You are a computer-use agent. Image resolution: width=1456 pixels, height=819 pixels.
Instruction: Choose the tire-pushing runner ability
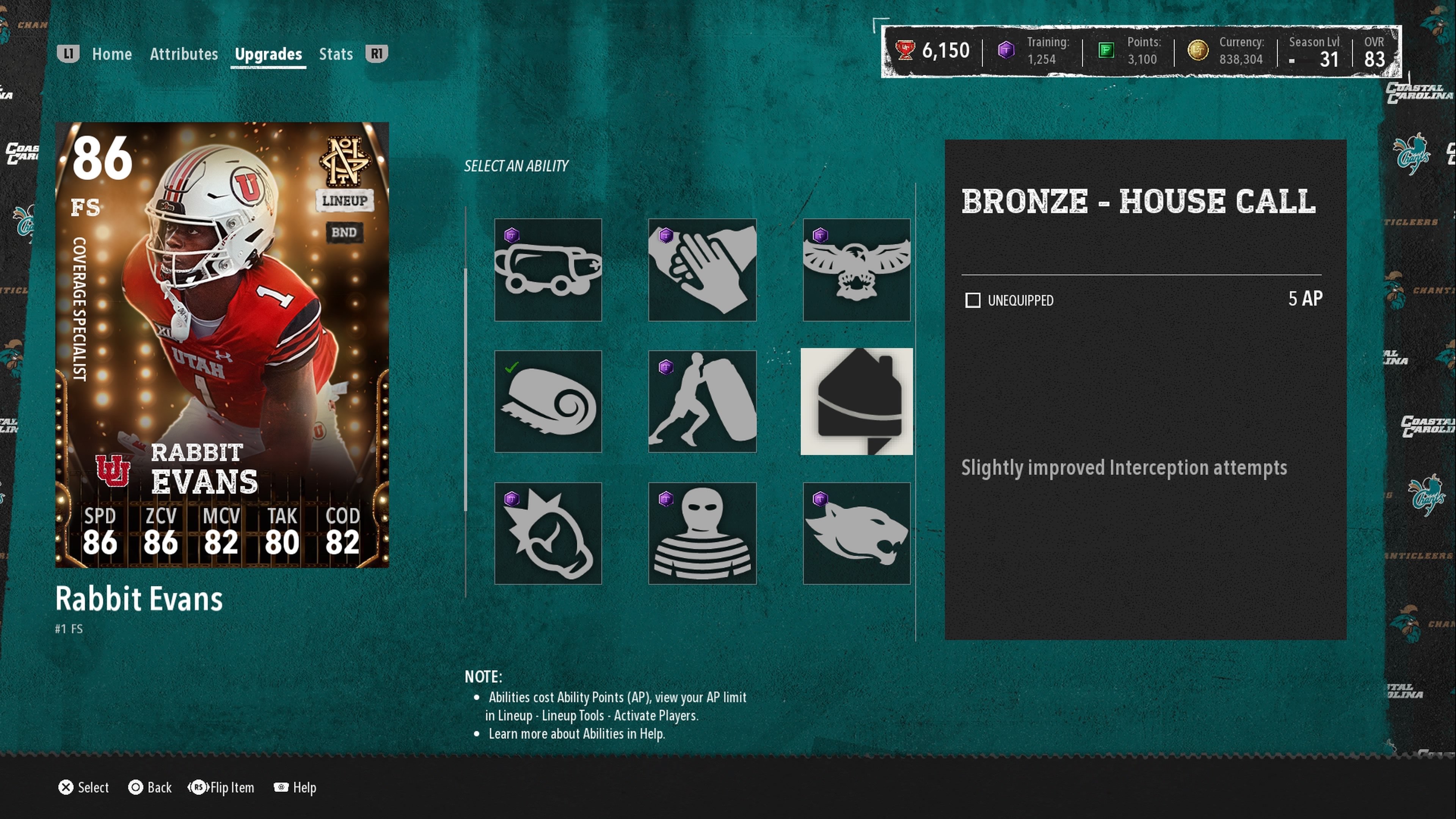702,401
